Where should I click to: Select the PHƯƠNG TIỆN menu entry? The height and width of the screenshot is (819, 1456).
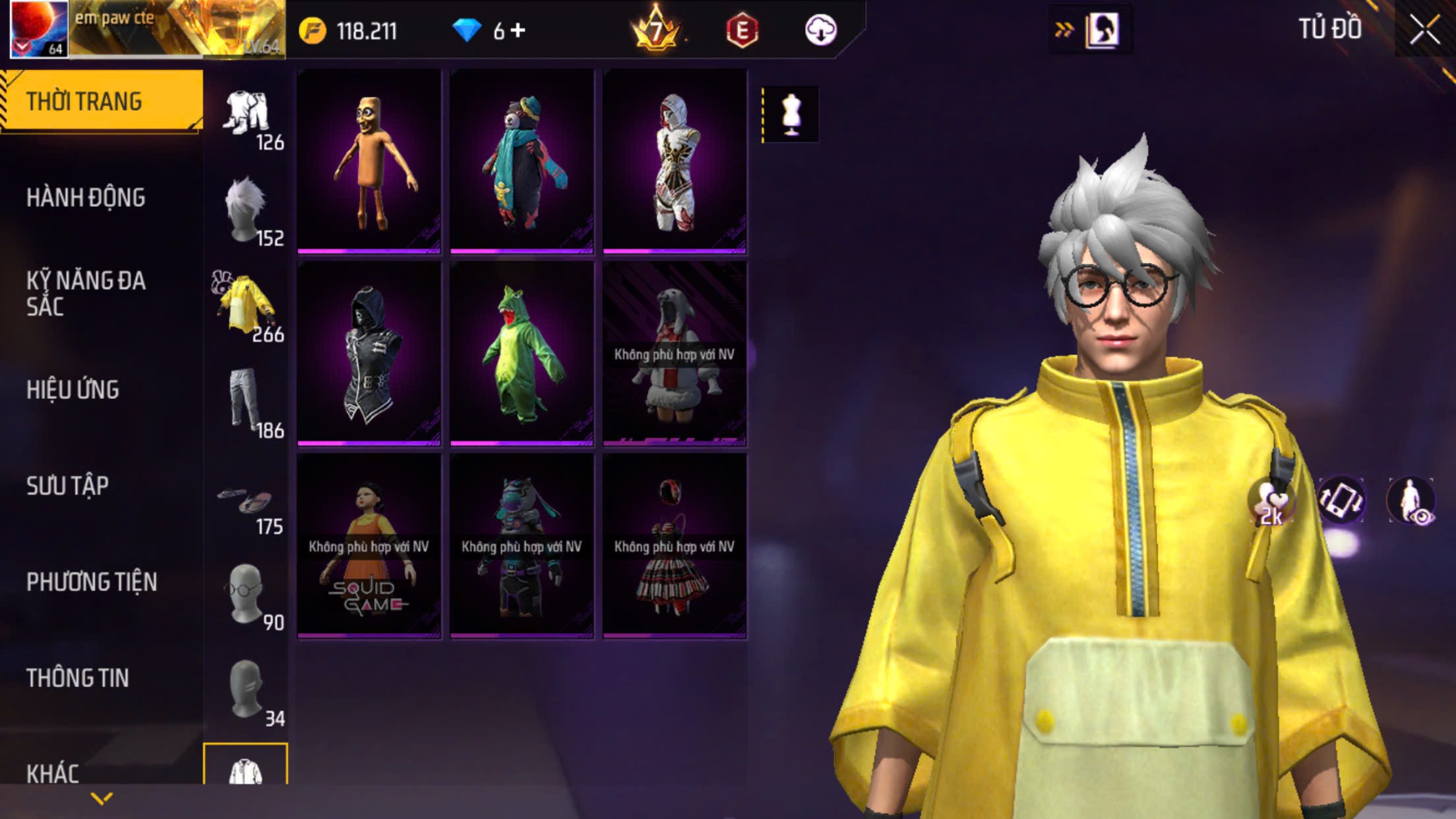92,582
